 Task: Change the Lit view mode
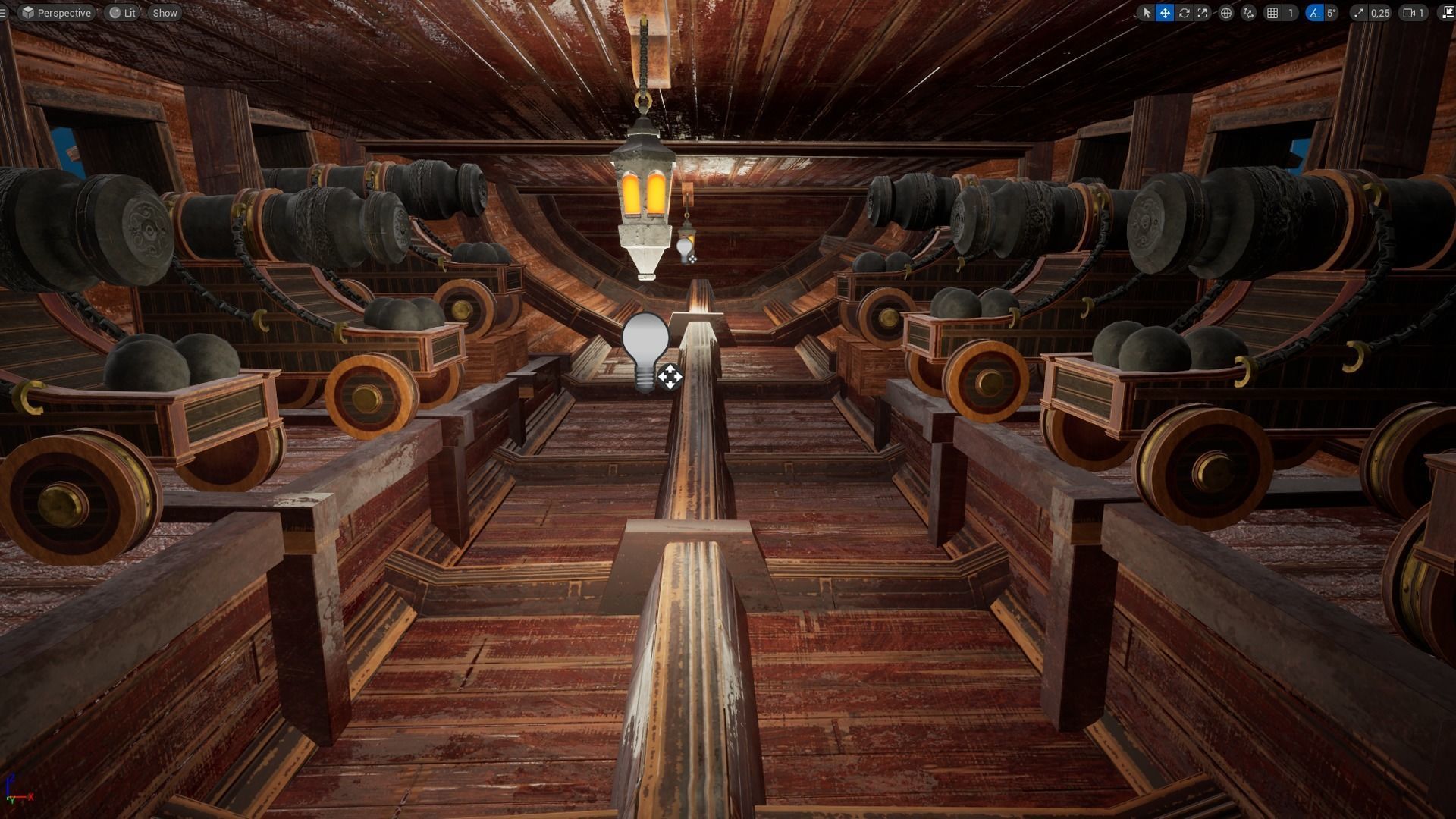122,13
